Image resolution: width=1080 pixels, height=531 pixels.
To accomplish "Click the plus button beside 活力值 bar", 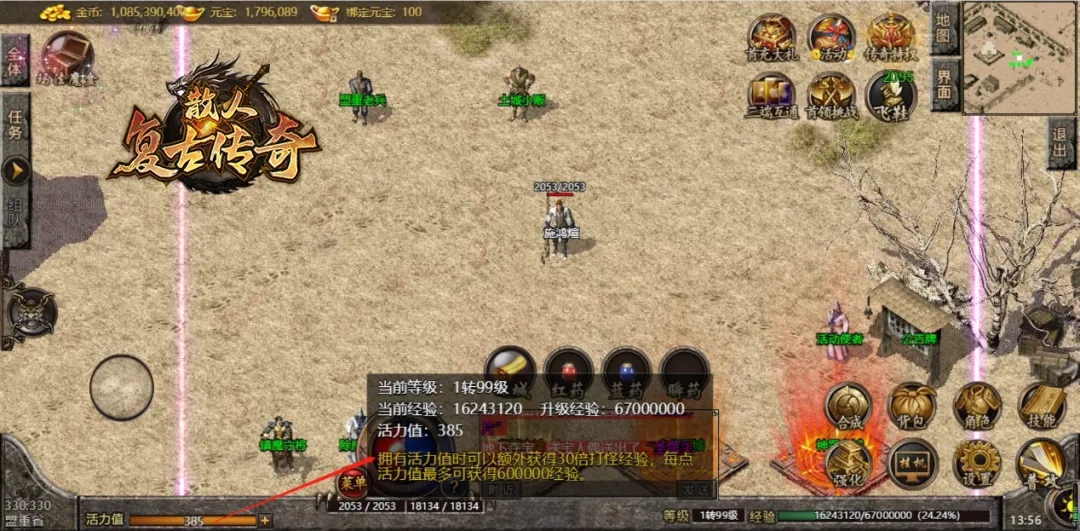I will pyautogui.click(x=265, y=520).
